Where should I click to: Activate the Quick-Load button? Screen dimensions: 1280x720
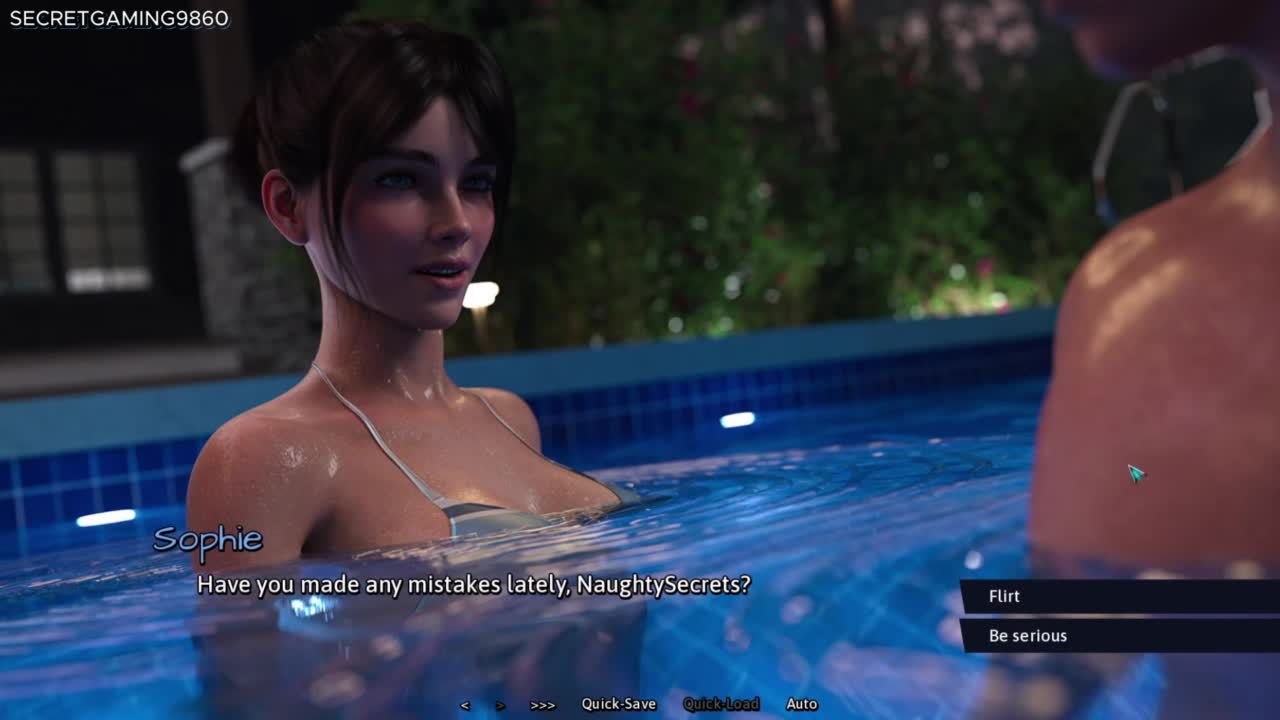721,704
